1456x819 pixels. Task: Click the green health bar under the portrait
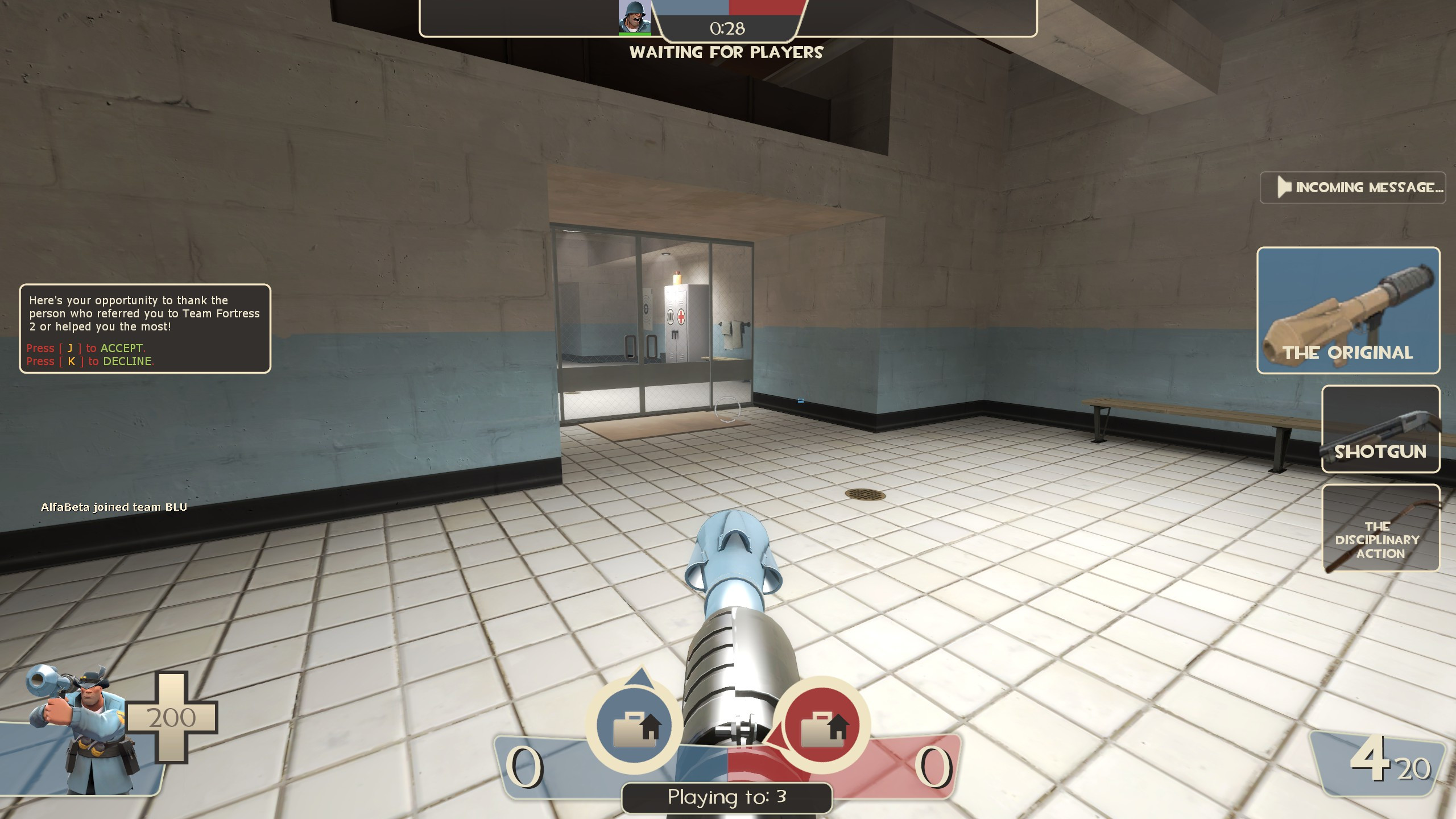click(634, 33)
